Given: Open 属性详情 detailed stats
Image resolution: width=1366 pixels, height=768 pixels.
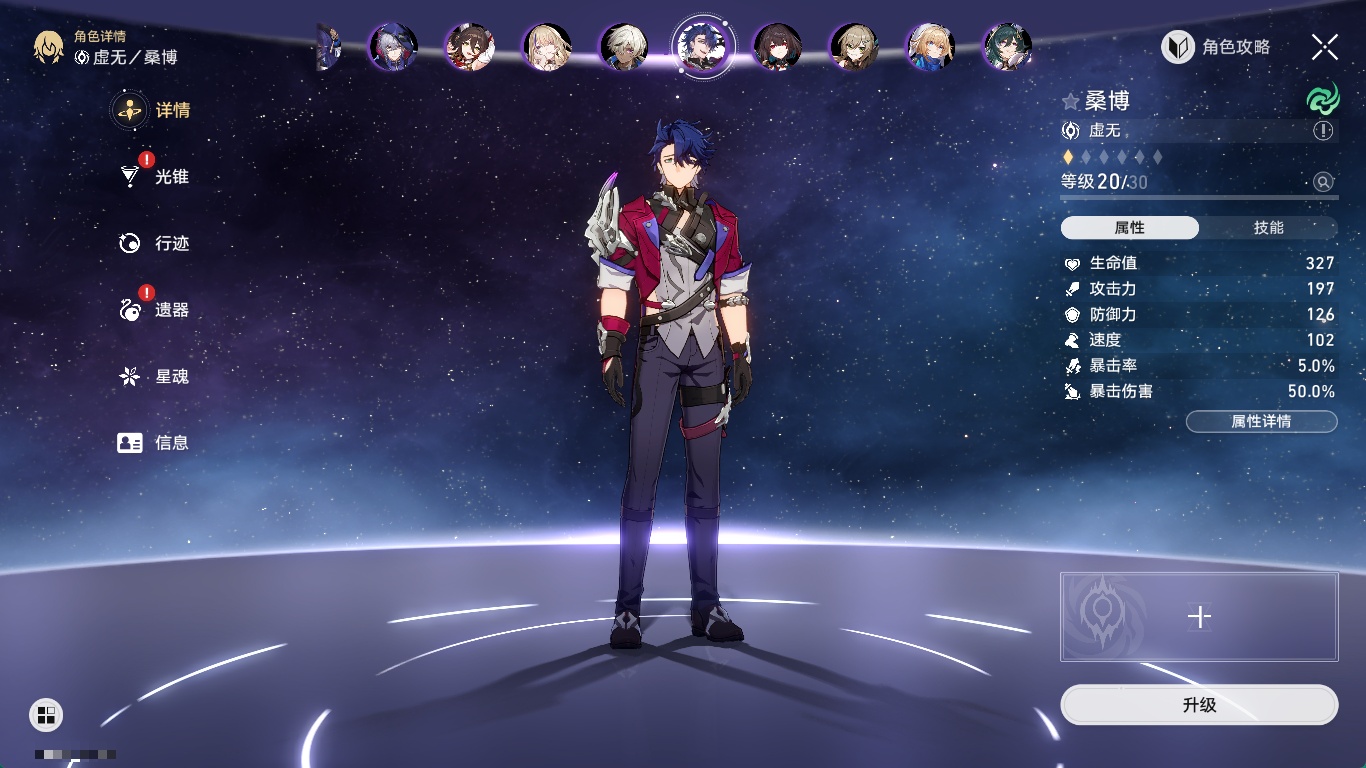Looking at the screenshot, I should point(1261,422).
